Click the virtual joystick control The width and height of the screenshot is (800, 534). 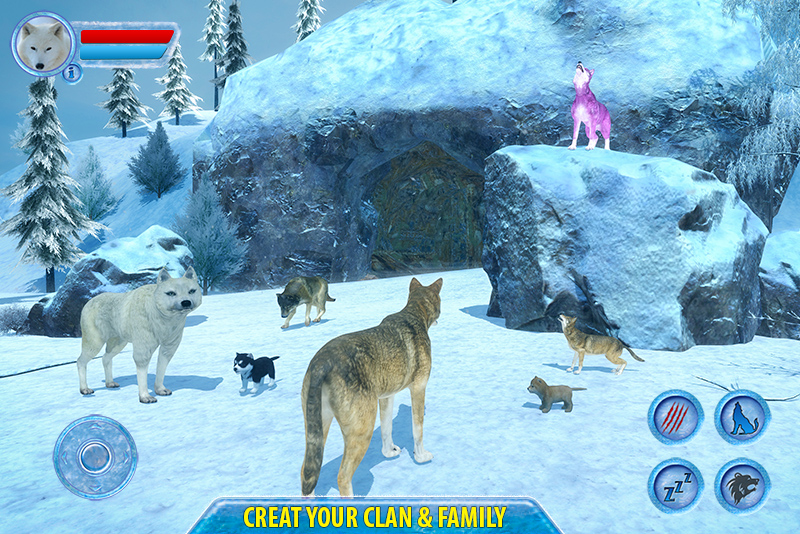coord(95,457)
